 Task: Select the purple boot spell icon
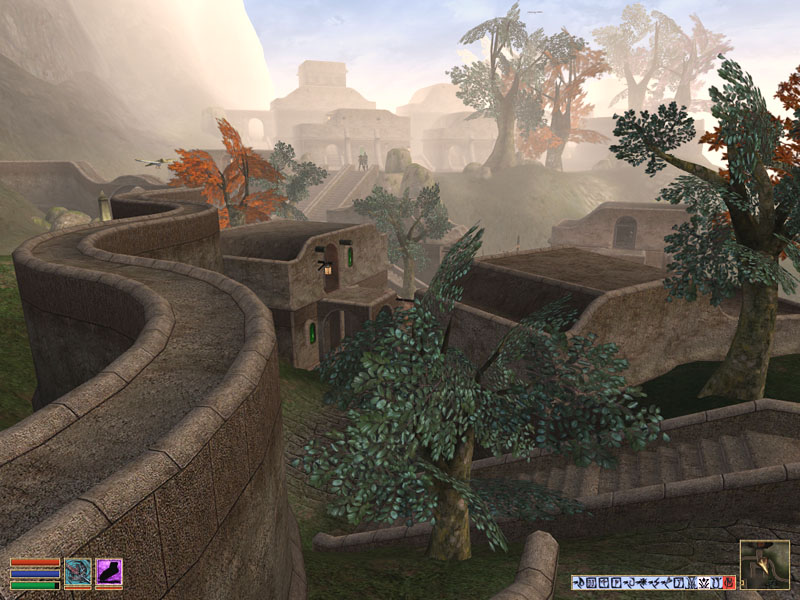[x=109, y=573]
